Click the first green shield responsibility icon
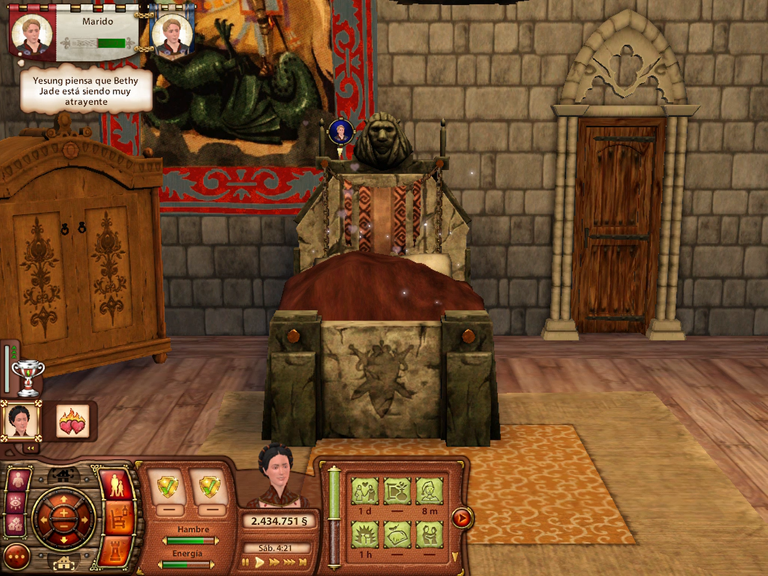Screen dimensions: 768x576 pyautogui.click(x=167, y=487)
